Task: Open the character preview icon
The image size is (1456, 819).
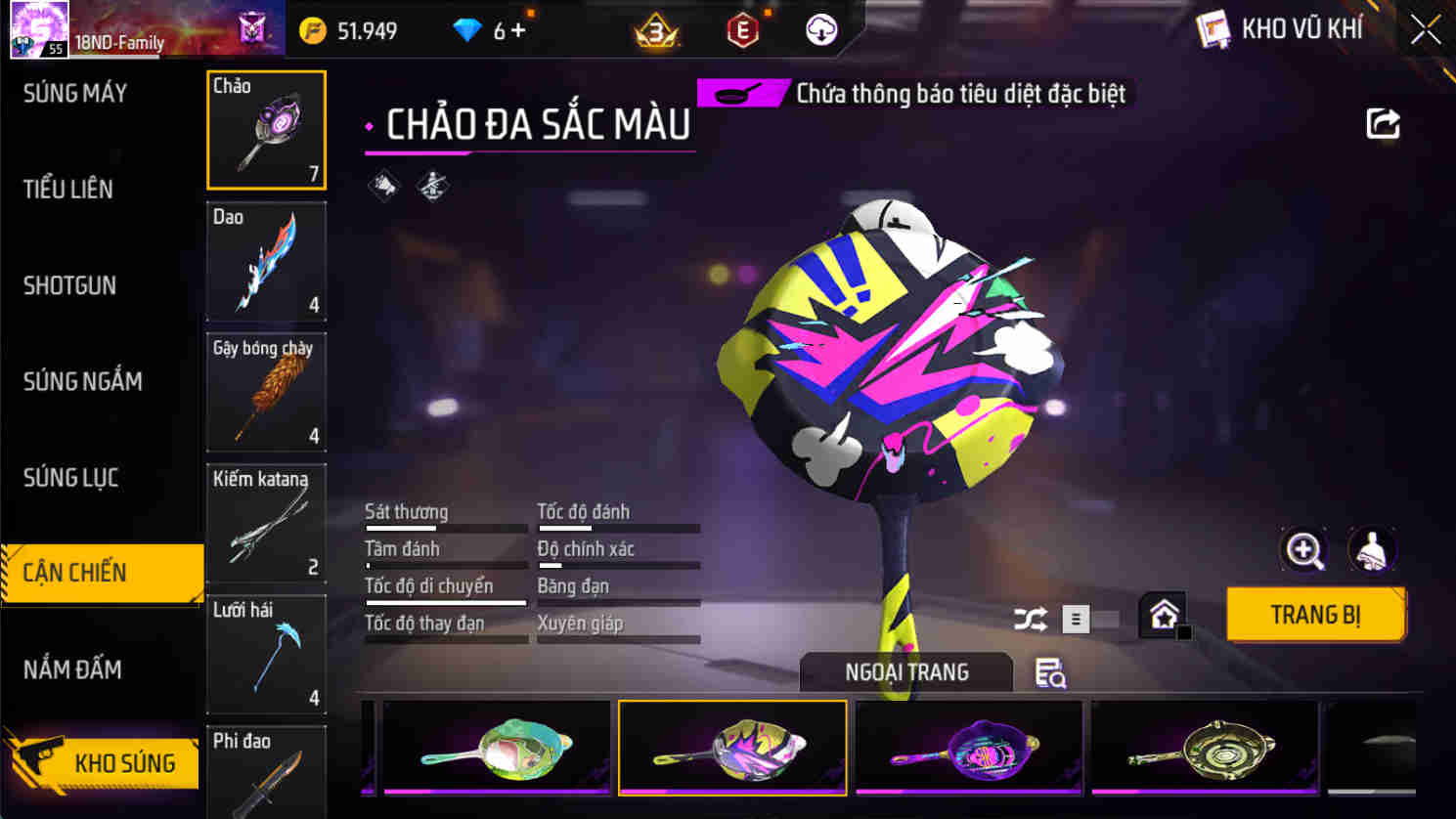Action: click(x=1373, y=550)
